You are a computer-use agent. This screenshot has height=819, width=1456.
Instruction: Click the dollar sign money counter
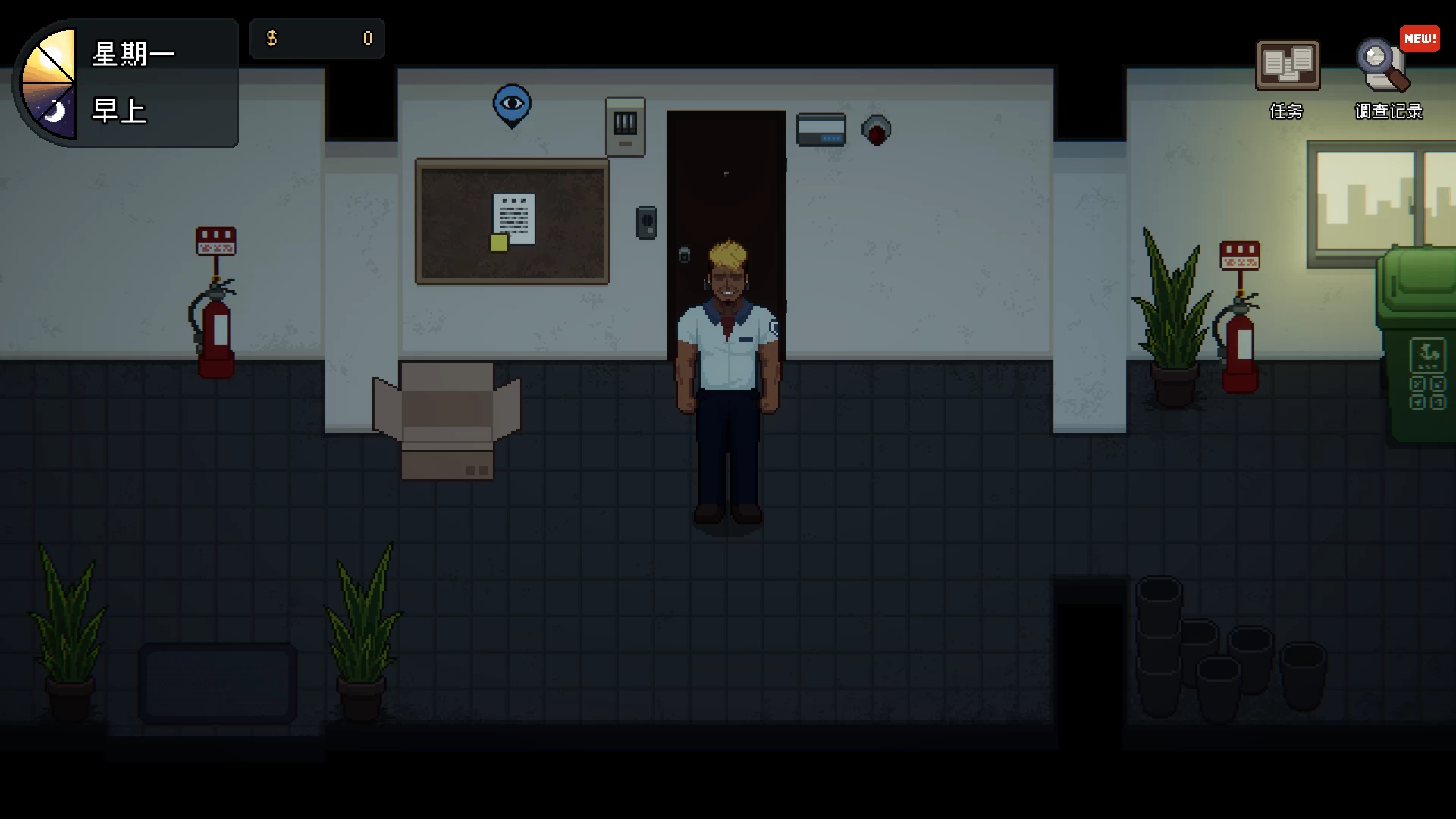(x=271, y=36)
